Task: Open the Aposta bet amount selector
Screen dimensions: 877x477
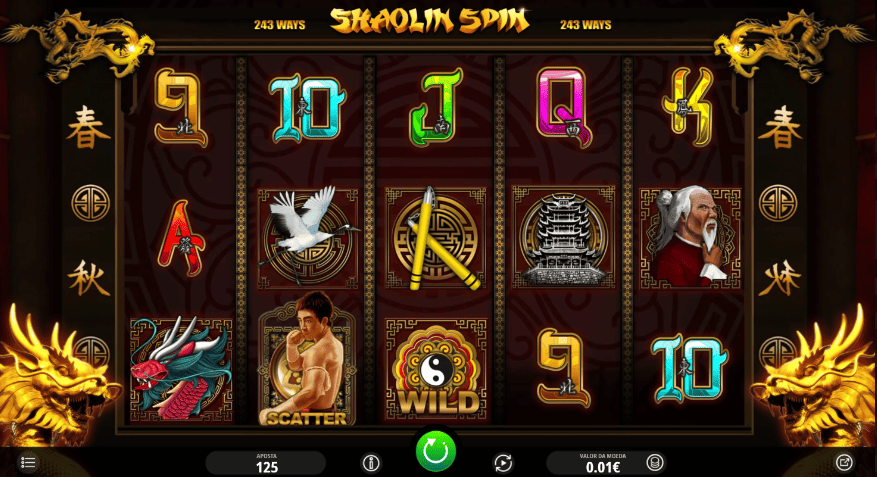Action: tap(266, 463)
